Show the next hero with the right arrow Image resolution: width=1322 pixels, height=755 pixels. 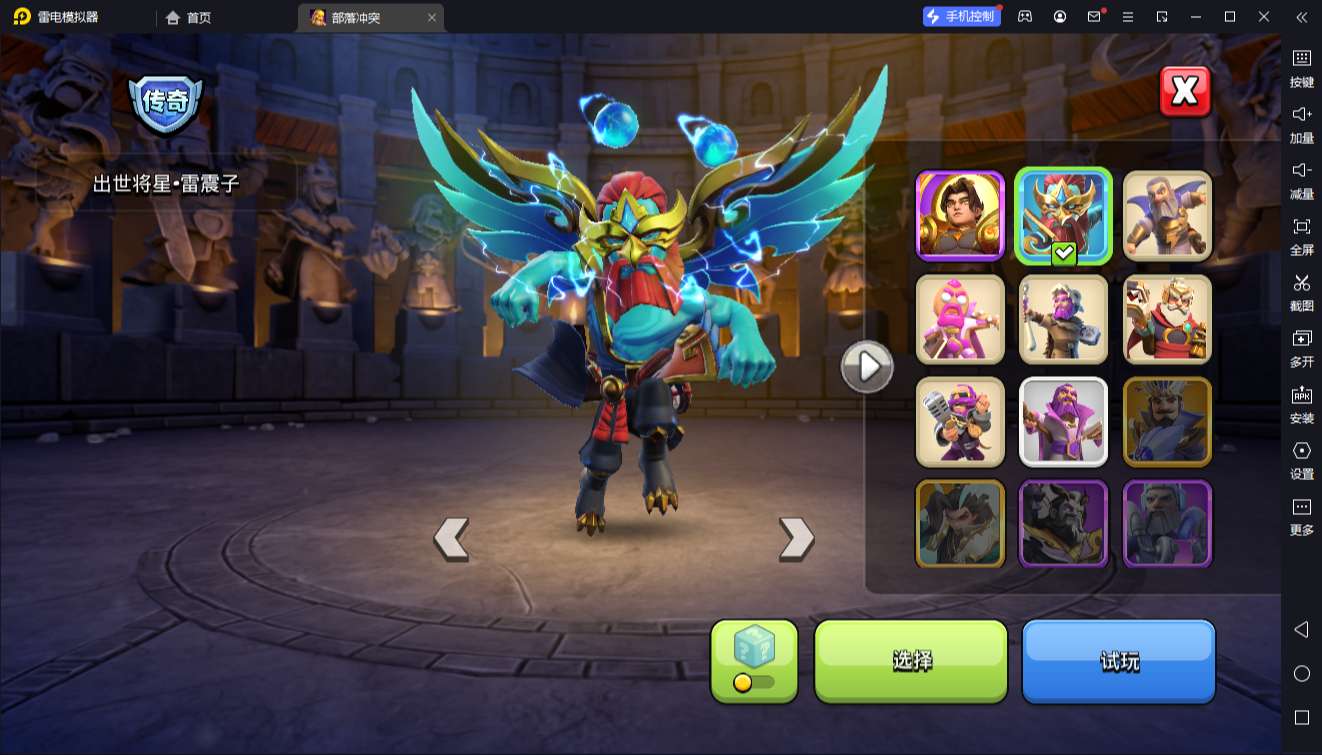pos(796,538)
